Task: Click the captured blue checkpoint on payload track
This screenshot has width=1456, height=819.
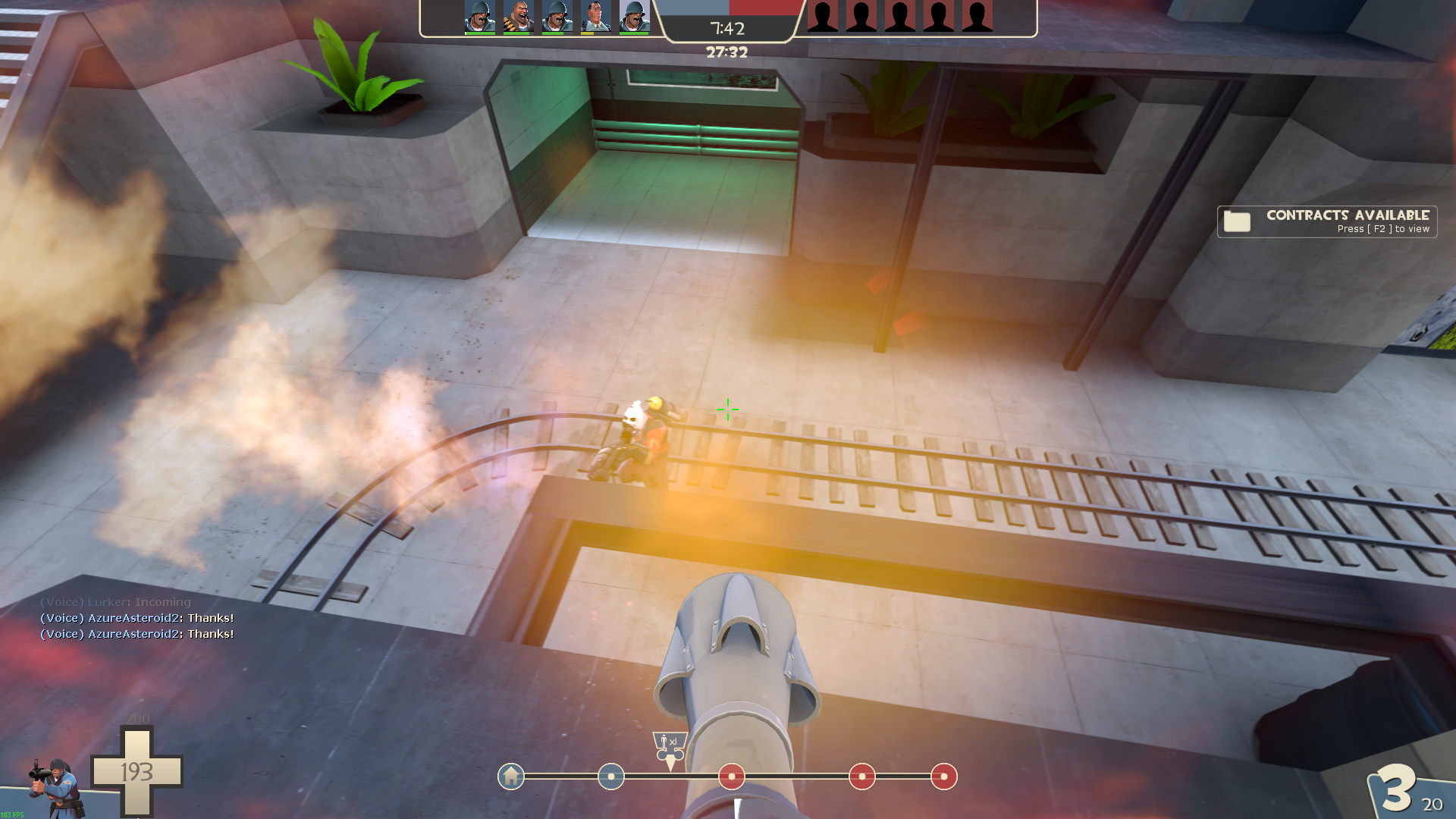Action: [610, 777]
